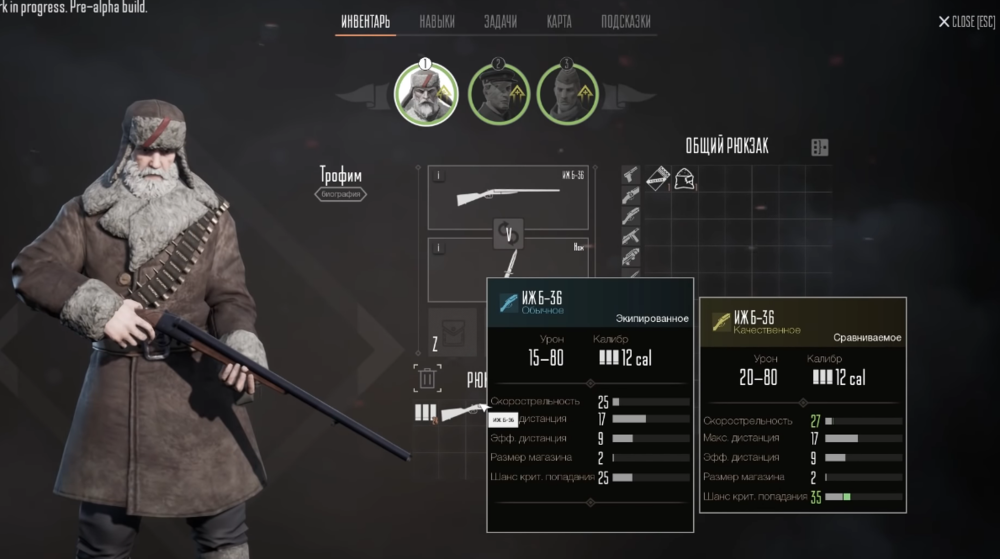Select bearded character portrait number 1
Screen dimensions: 1000x559
[425, 93]
